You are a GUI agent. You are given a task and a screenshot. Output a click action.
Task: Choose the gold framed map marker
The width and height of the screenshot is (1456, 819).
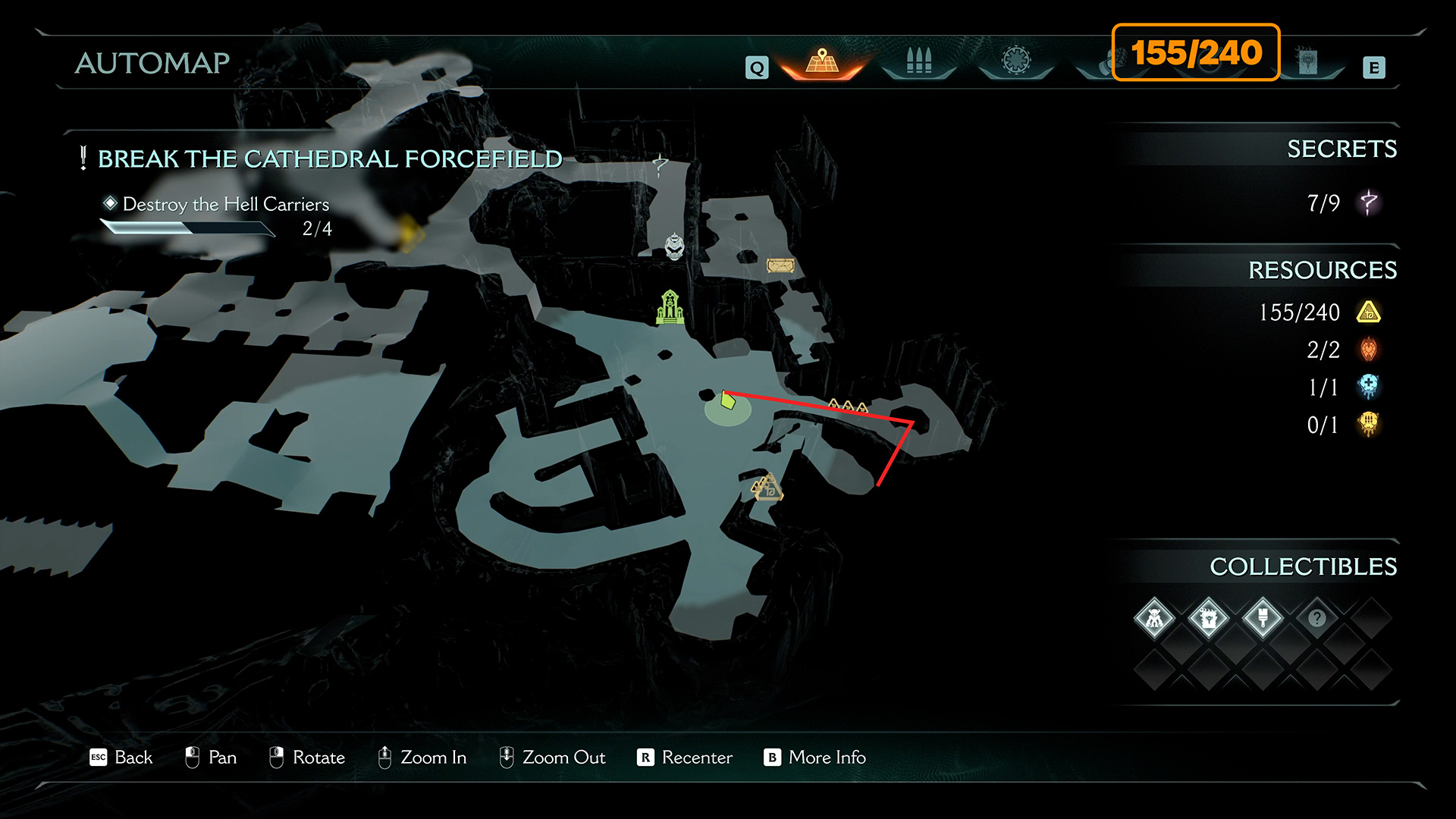[x=780, y=265]
